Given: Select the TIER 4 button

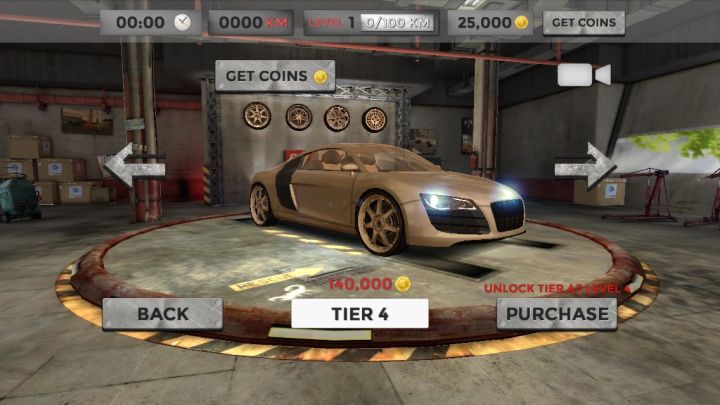Looking at the screenshot, I should pyautogui.click(x=360, y=313).
